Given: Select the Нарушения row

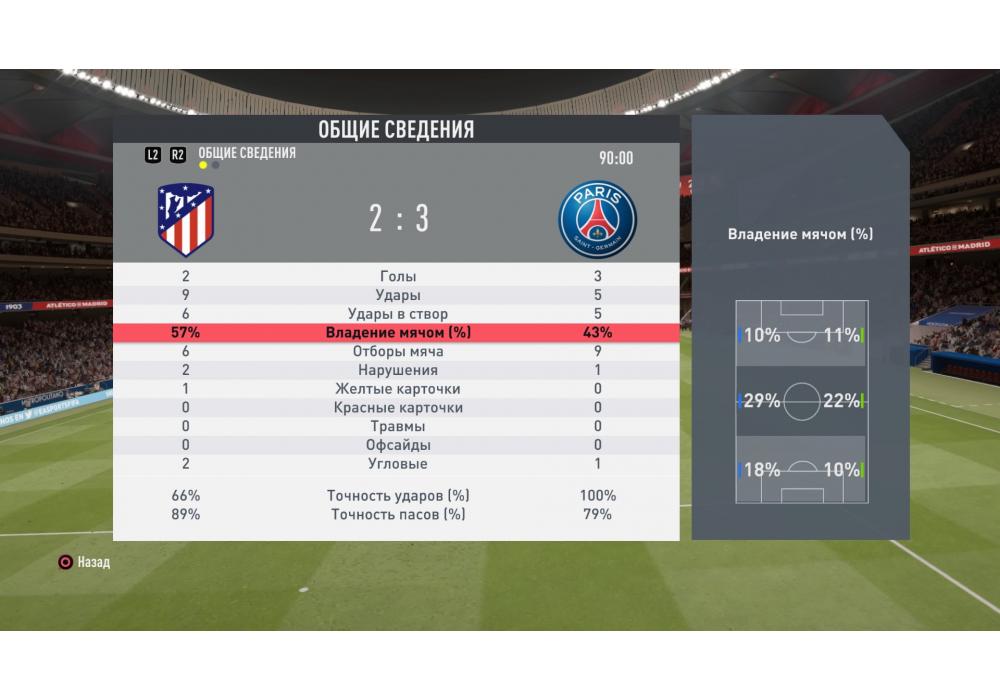Looking at the screenshot, I should 398,370.
